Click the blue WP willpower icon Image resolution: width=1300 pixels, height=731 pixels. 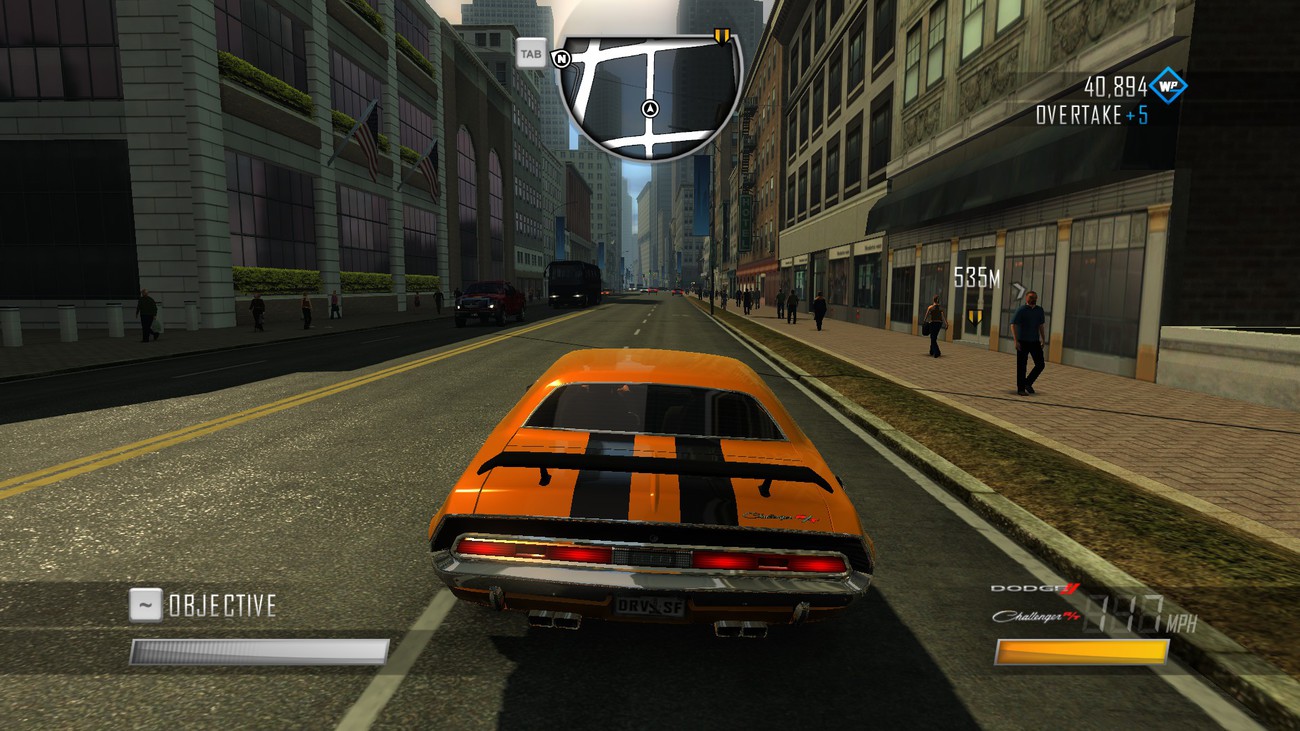[1167, 86]
